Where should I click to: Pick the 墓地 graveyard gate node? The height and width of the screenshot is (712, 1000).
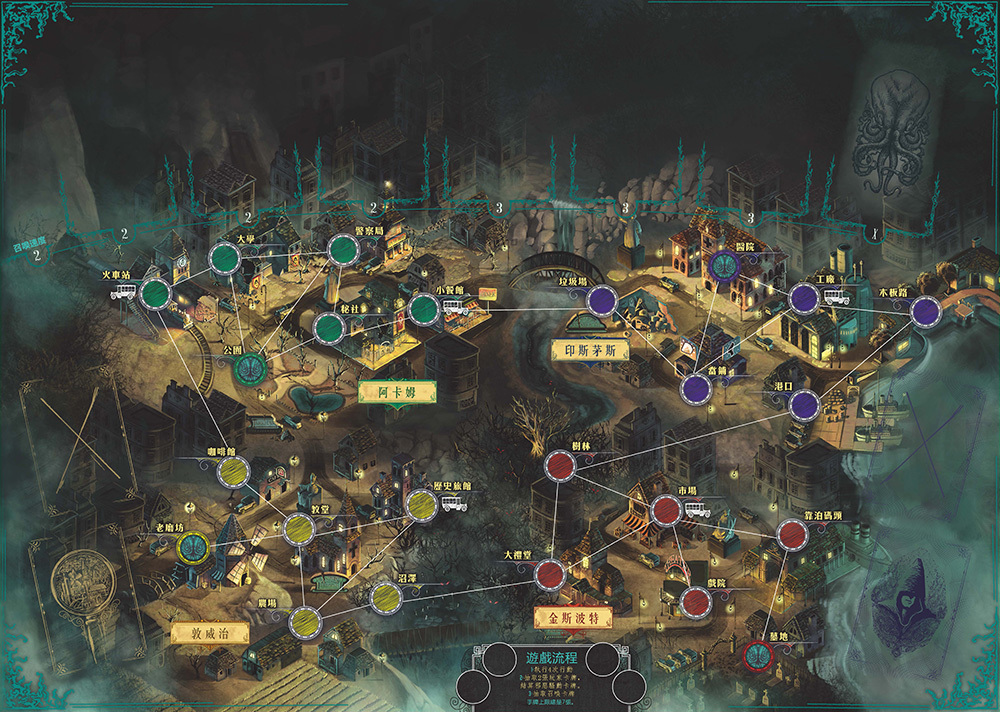[757, 655]
